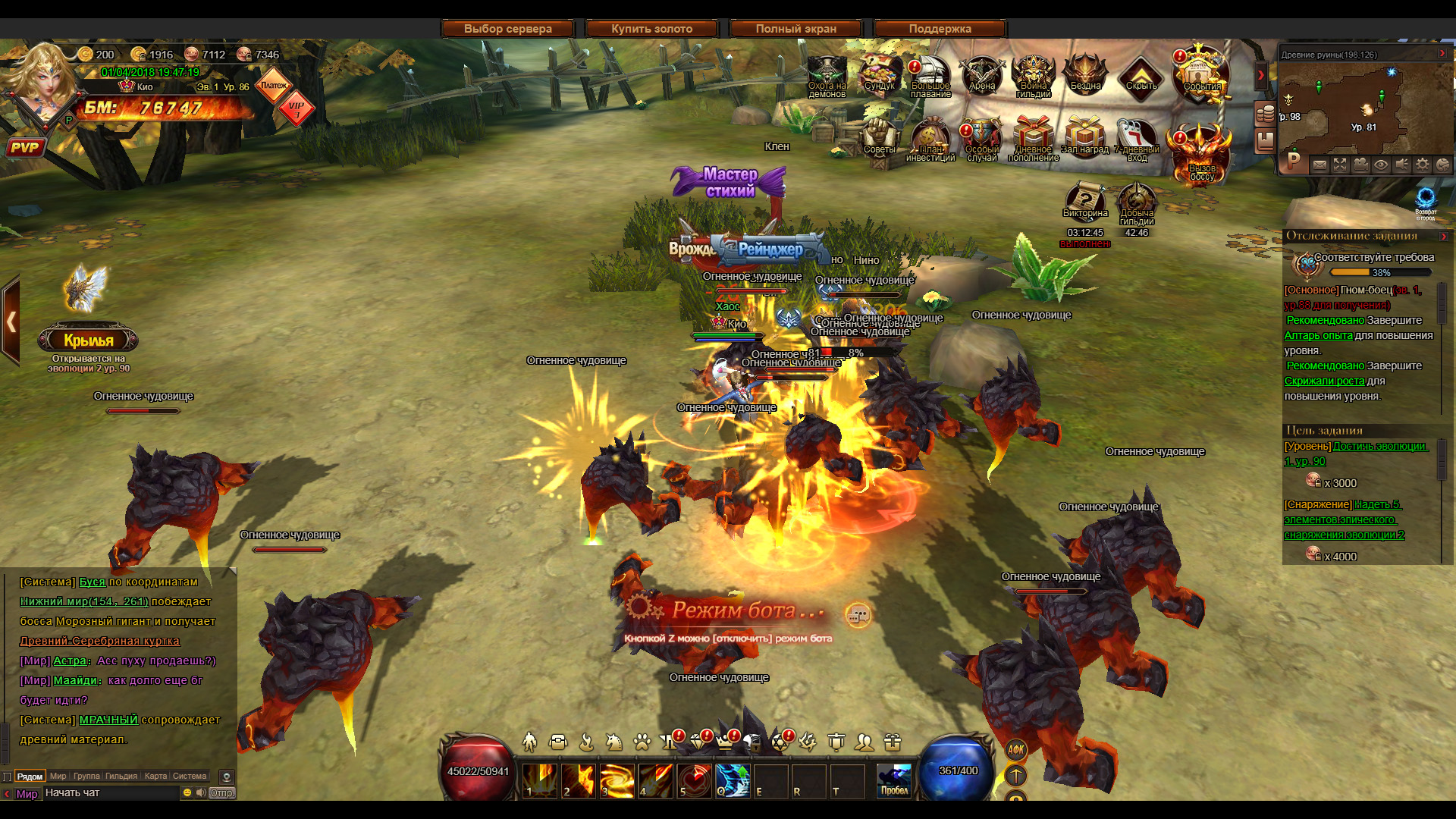The width and height of the screenshot is (1456, 819).
Task: Open the Поддержка support page
Action: coord(940,29)
